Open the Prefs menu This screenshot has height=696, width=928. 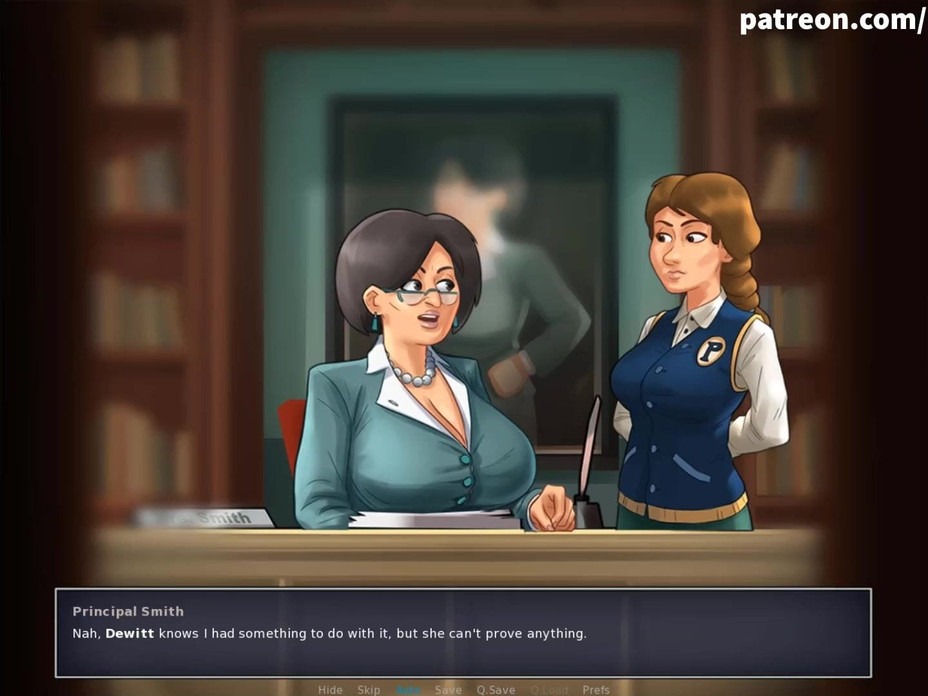pyautogui.click(x=596, y=690)
